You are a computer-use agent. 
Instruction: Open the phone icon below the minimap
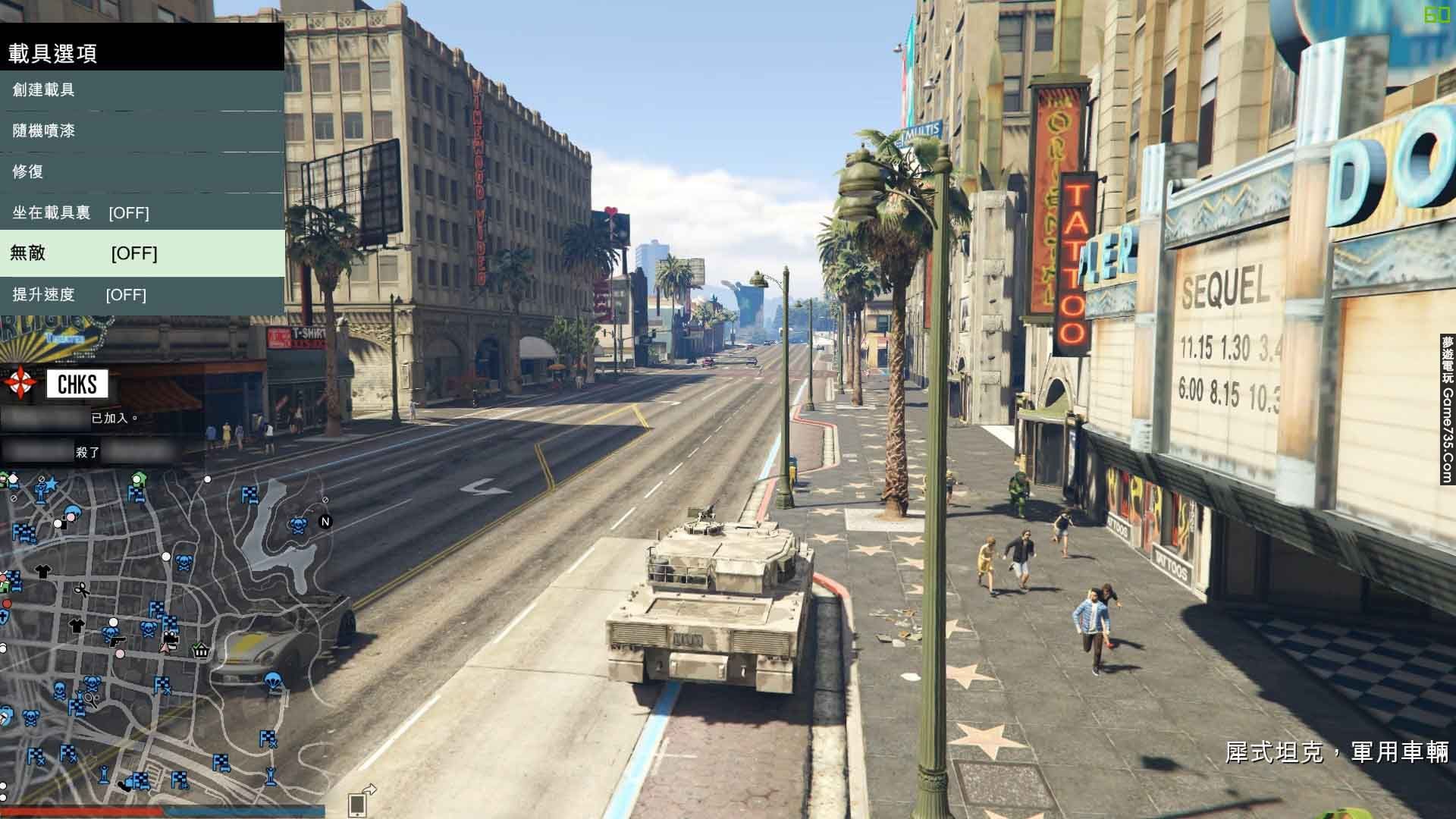[x=357, y=804]
